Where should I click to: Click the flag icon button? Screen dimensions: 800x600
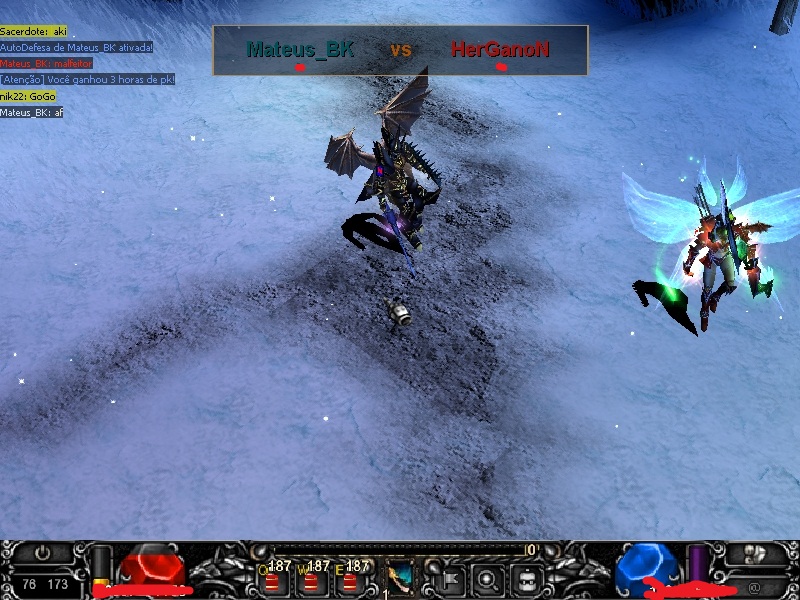pyautogui.click(x=447, y=577)
